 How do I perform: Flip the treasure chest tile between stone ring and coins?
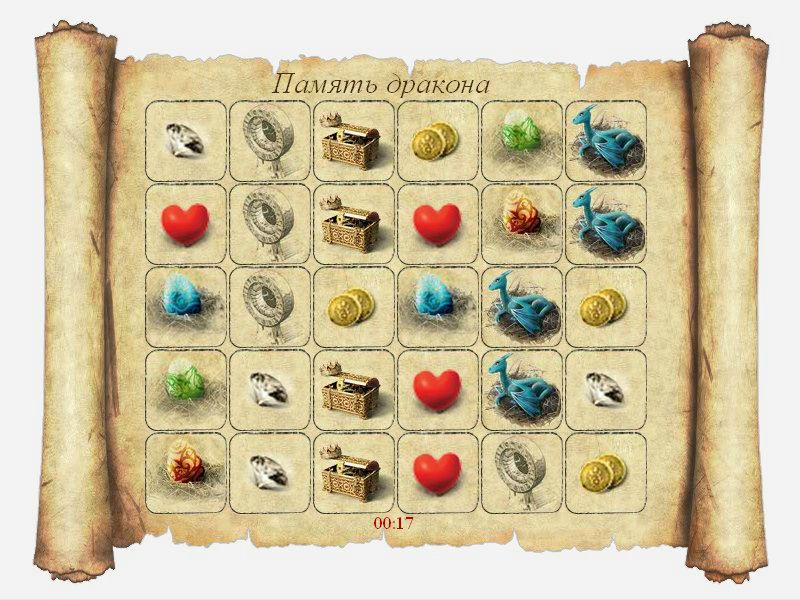[352, 140]
